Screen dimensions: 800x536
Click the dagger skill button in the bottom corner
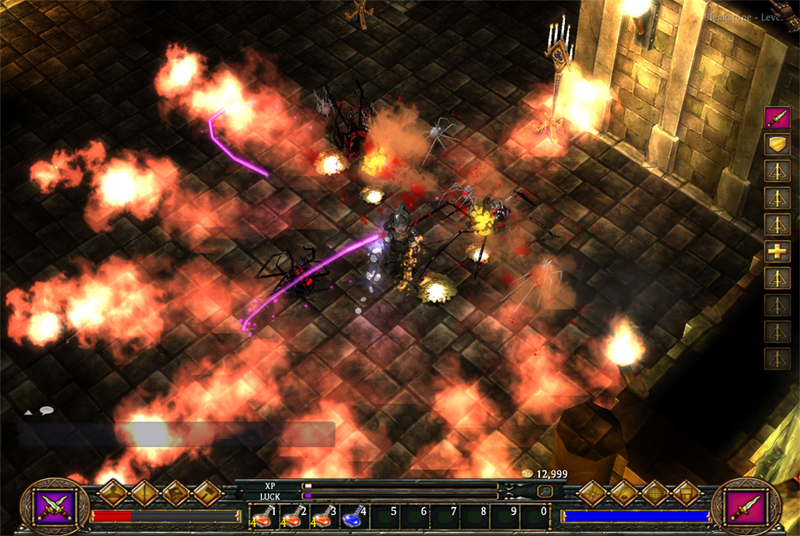coord(749,505)
